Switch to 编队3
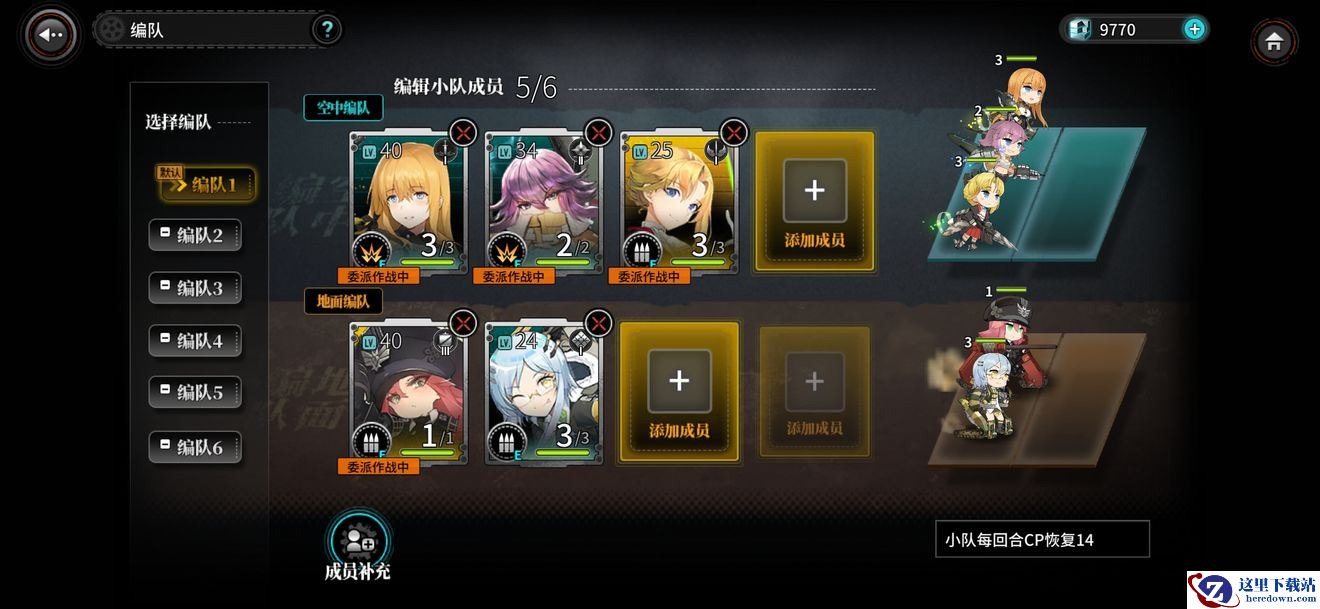 196,288
